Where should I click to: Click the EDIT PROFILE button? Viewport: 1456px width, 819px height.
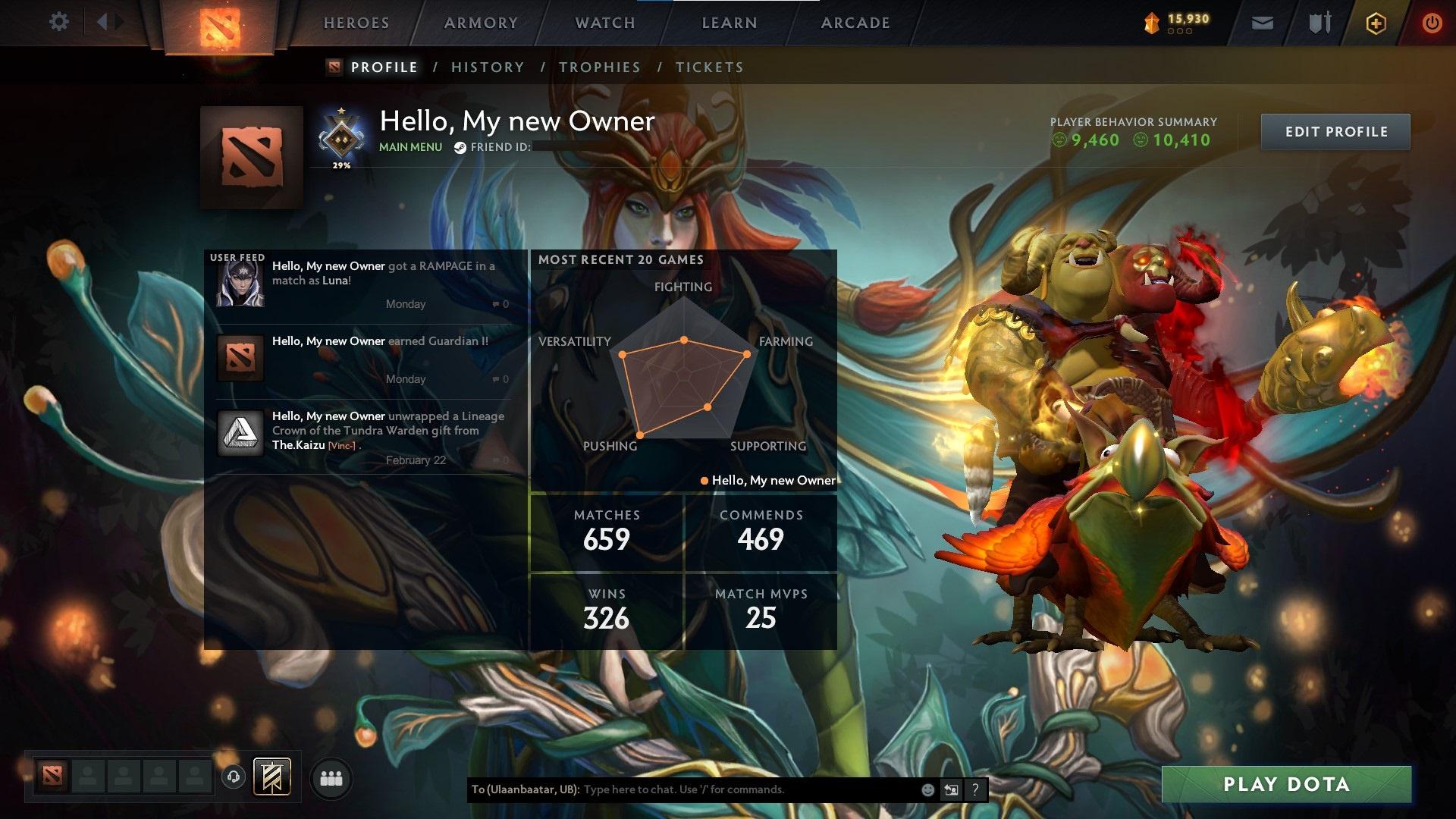tap(1335, 131)
